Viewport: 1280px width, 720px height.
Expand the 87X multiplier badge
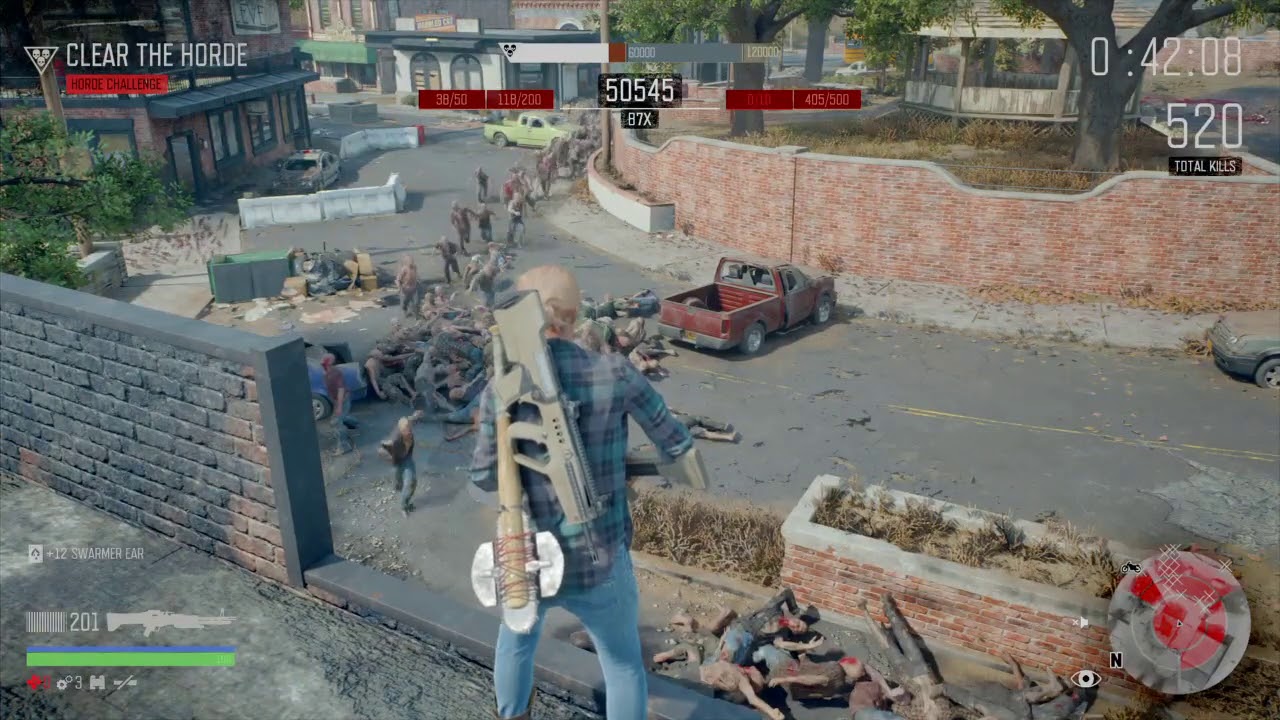tap(640, 118)
